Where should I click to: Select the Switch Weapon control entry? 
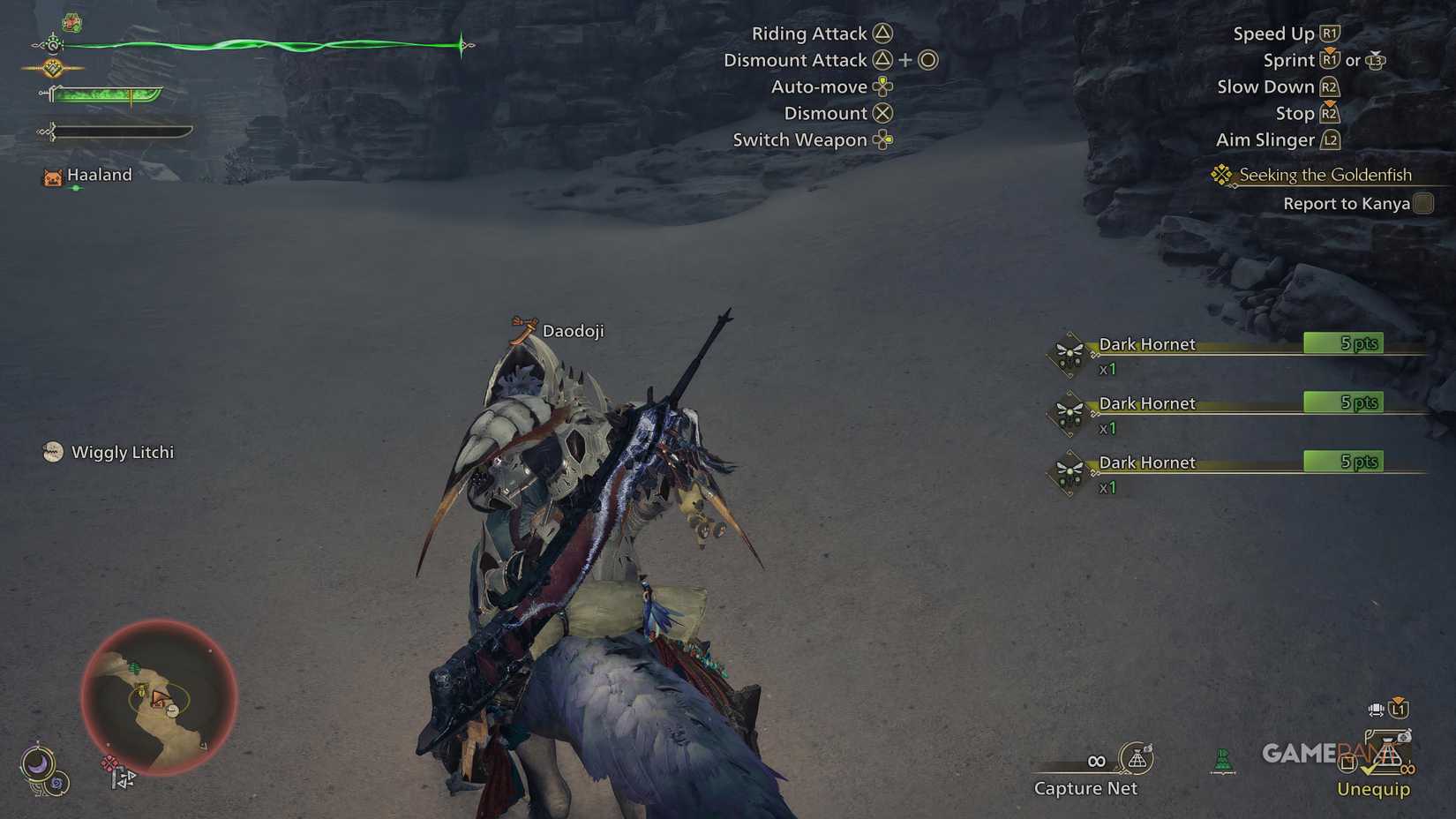point(885,139)
